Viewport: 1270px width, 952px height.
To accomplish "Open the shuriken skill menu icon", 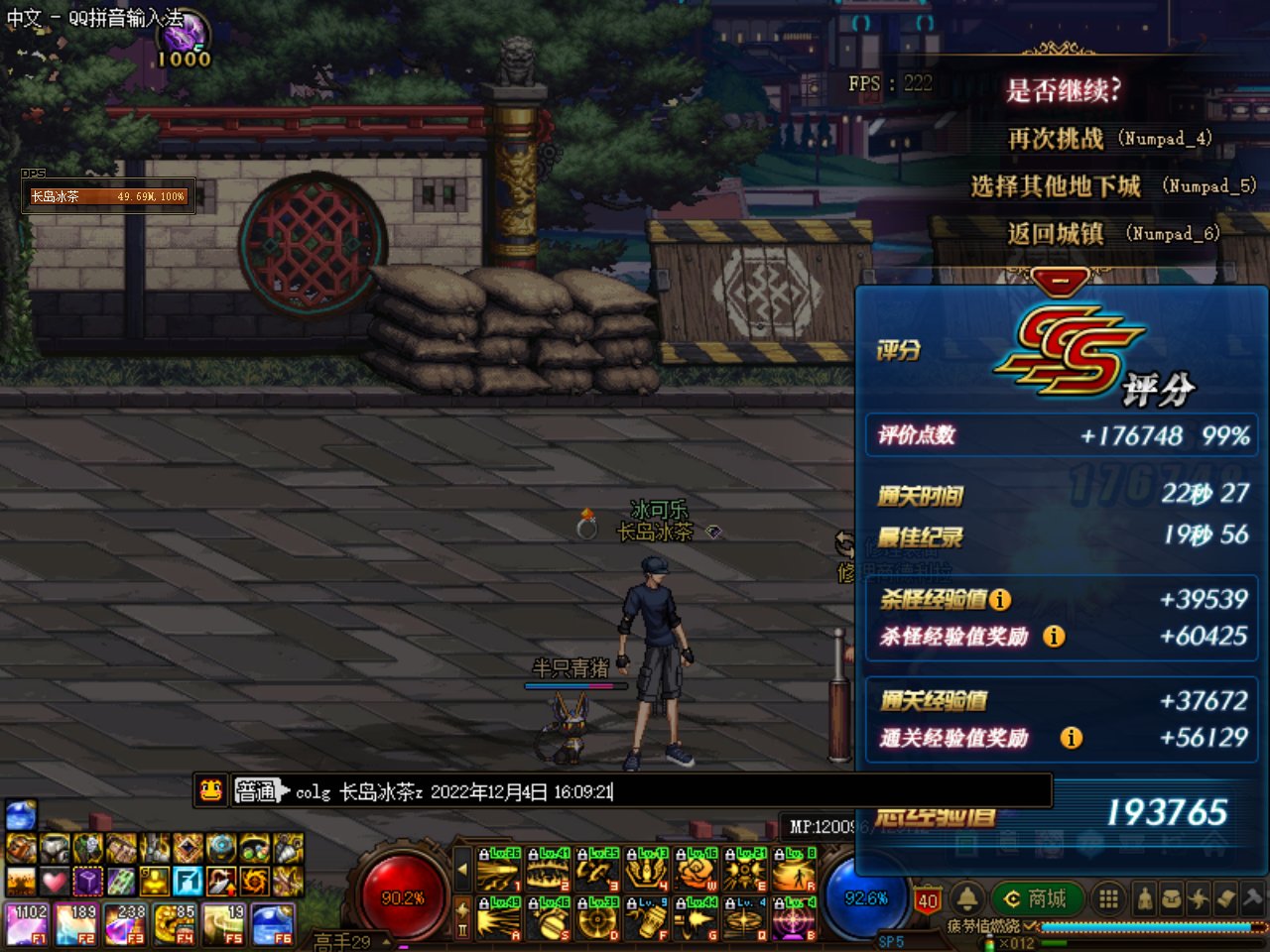I will (1199, 898).
